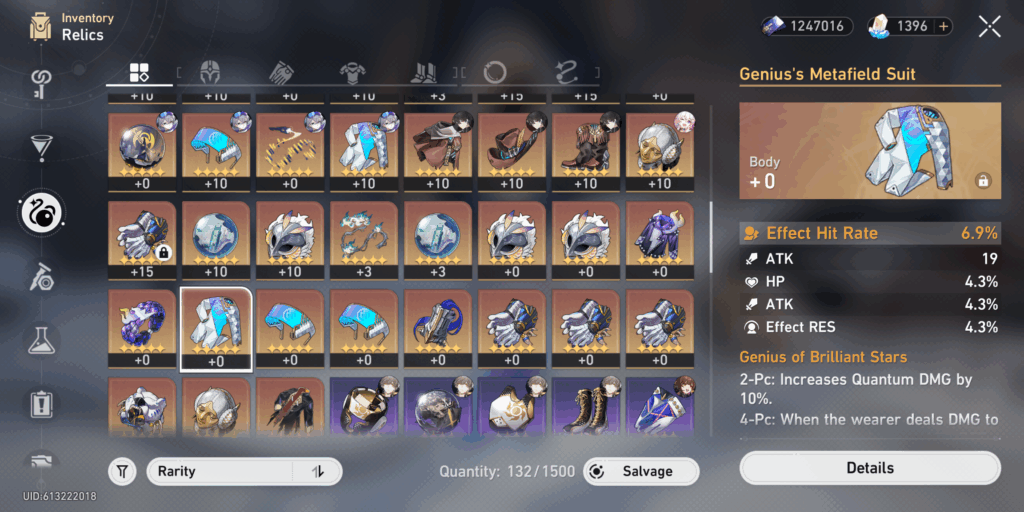
Task: Open Details for Genius's Metafield Suit
Action: point(869,468)
